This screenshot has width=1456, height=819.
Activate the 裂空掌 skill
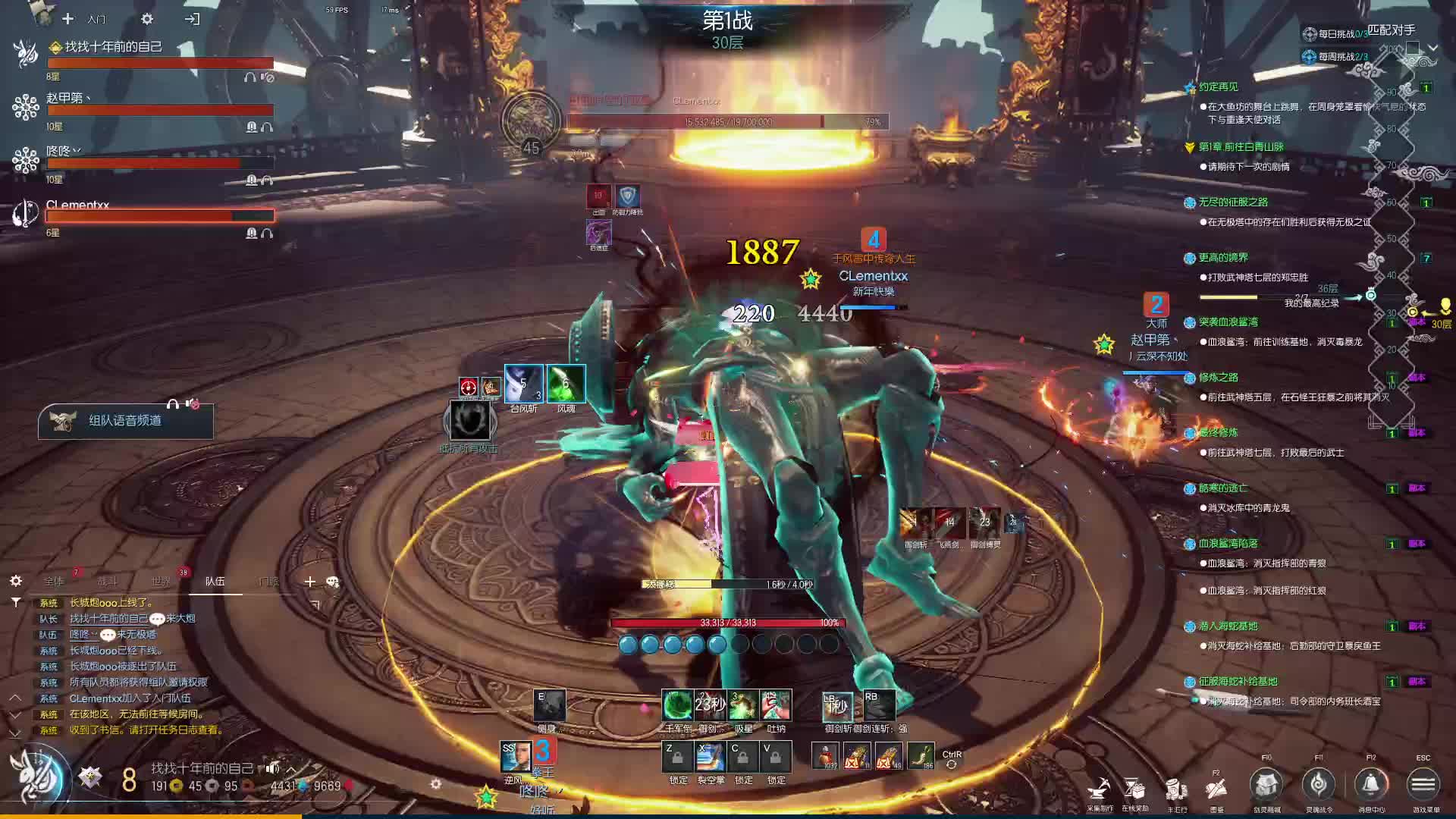pos(711,757)
